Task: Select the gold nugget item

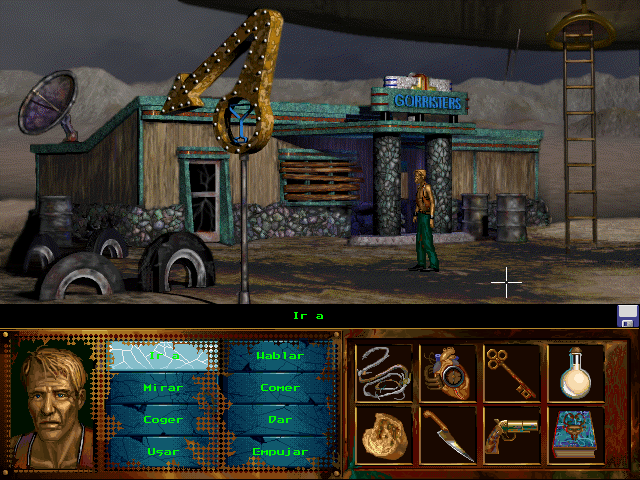Action: pos(384,435)
